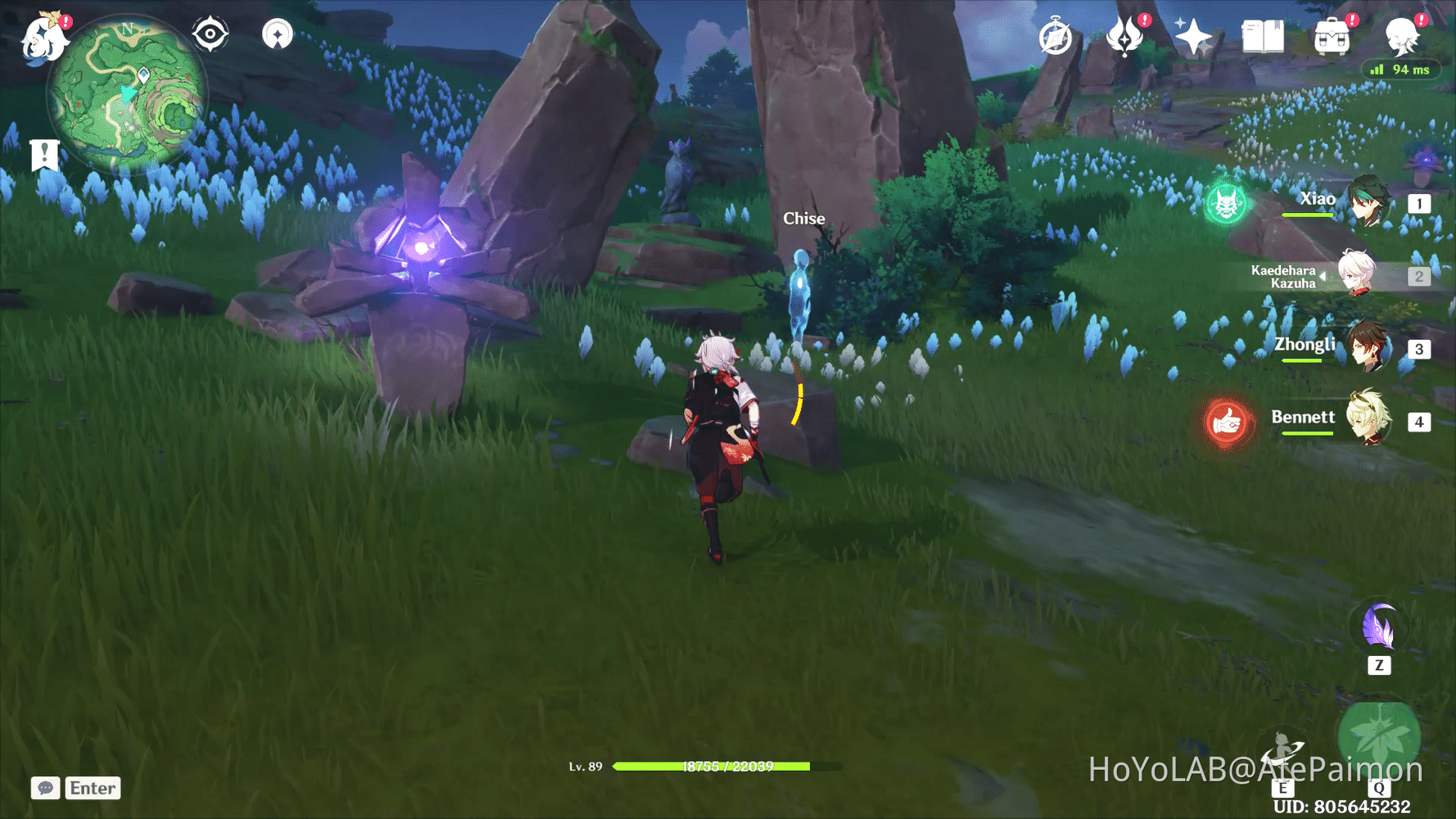Screen dimensions: 1456x819
Task: Open the Paimon Menu
Action: [45, 39]
